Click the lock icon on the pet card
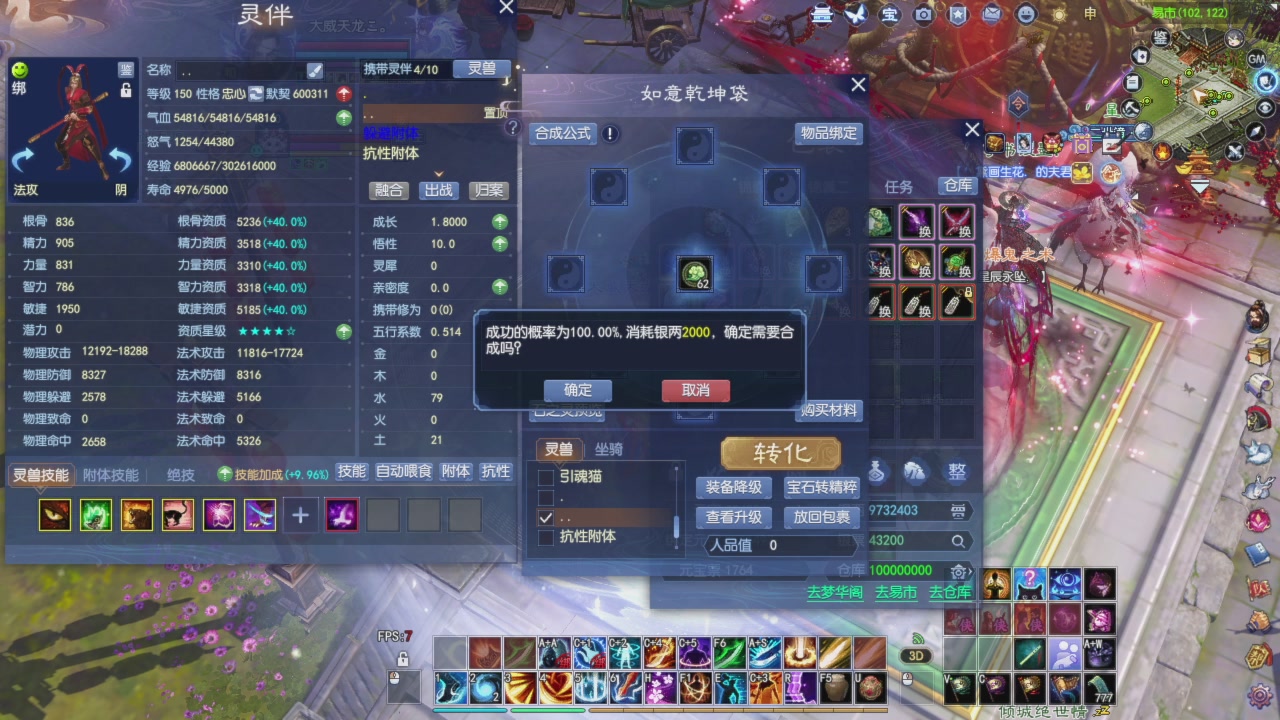1280x720 pixels. [x=127, y=91]
